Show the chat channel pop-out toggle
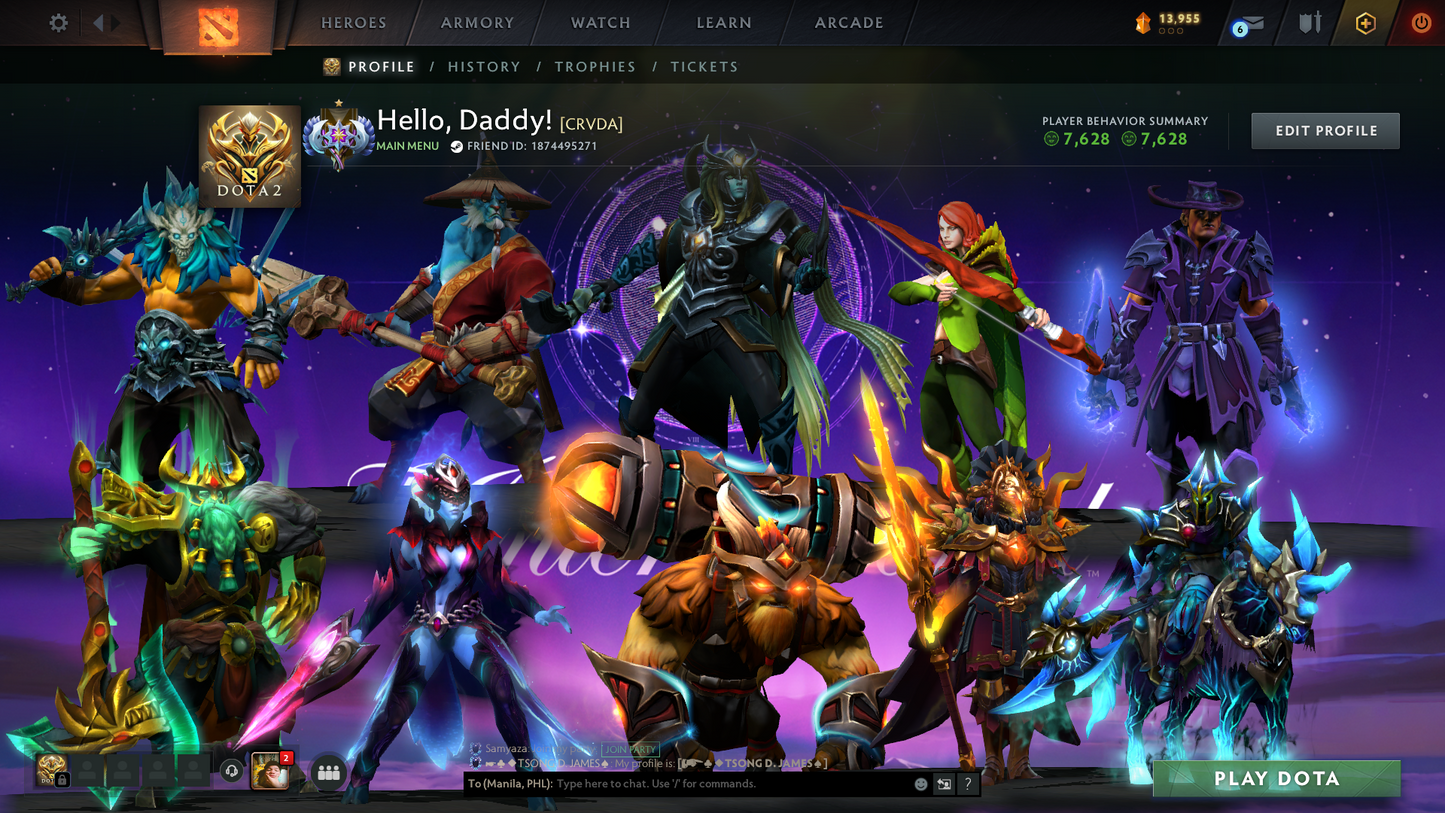The width and height of the screenshot is (1445, 813). [x=941, y=784]
